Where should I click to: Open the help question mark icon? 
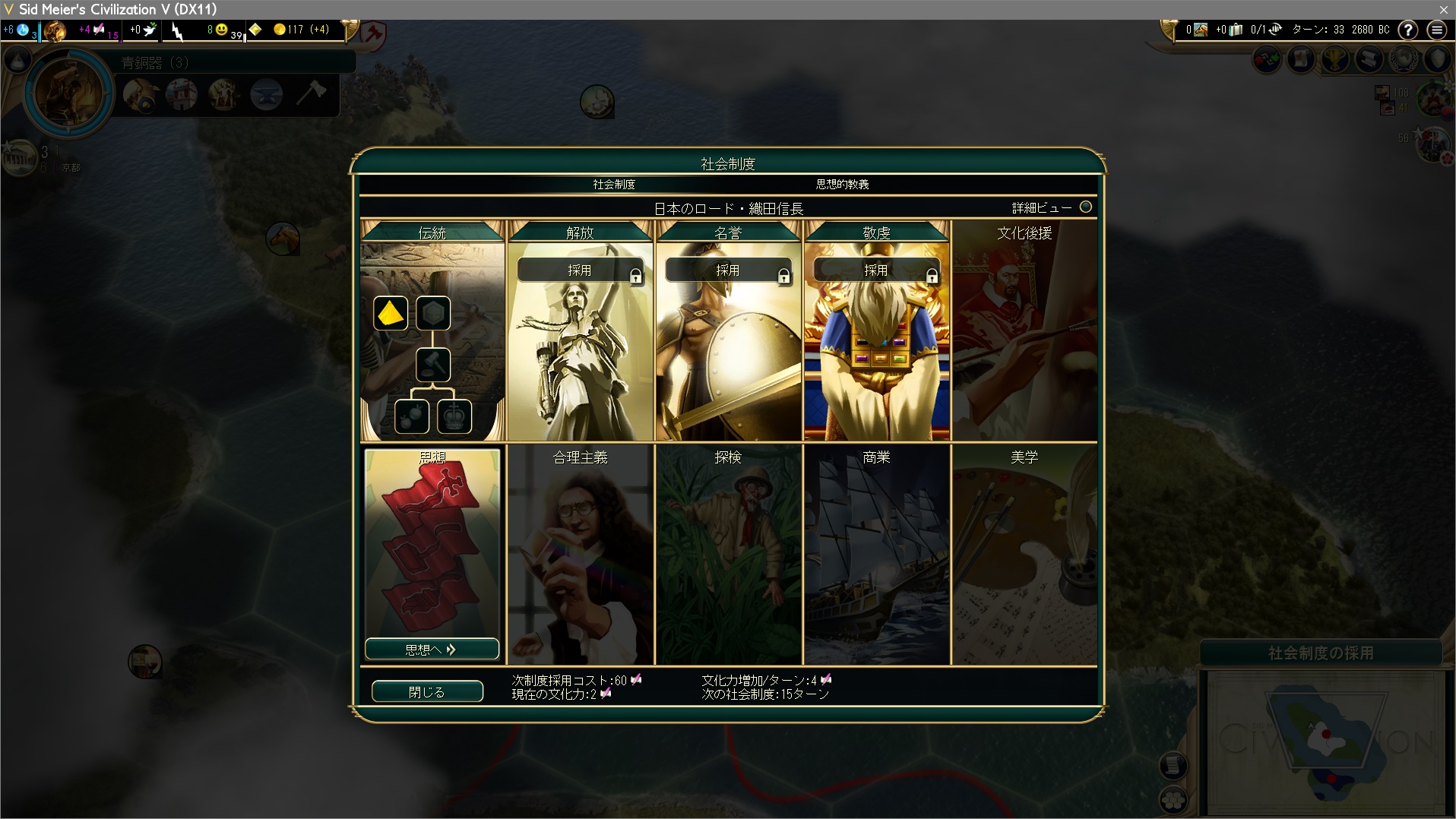(x=1408, y=30)
